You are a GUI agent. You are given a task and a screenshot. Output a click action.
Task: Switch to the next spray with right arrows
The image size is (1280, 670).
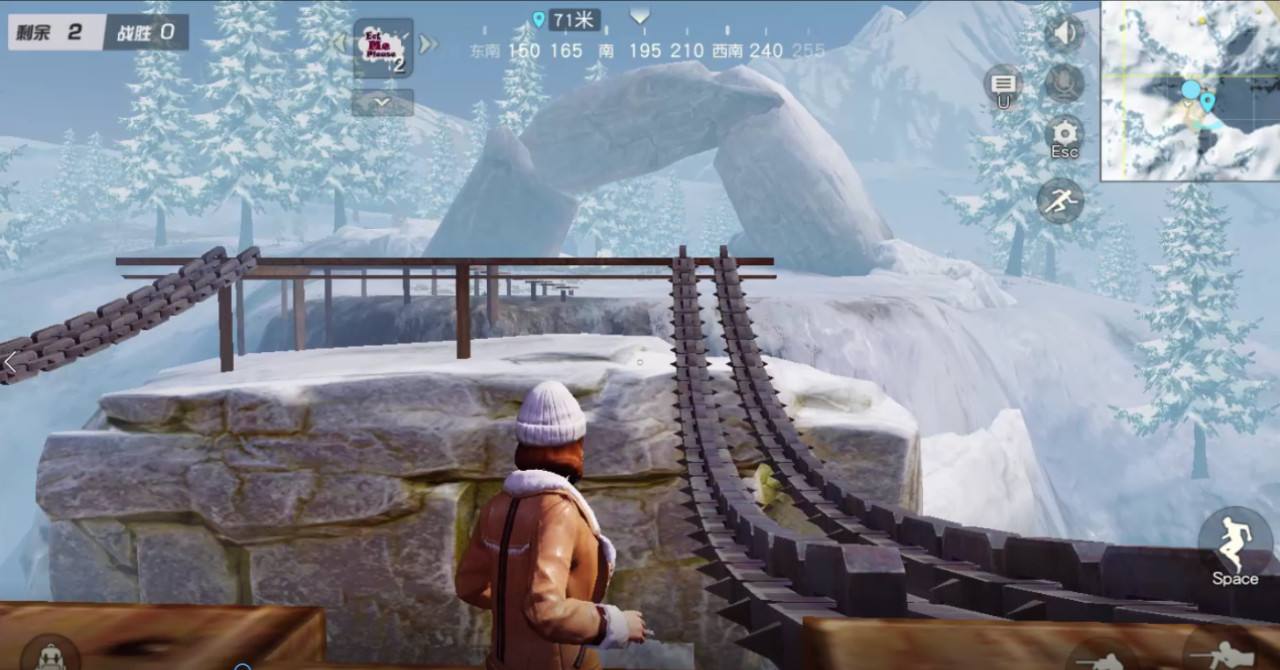tap(428, 45)
